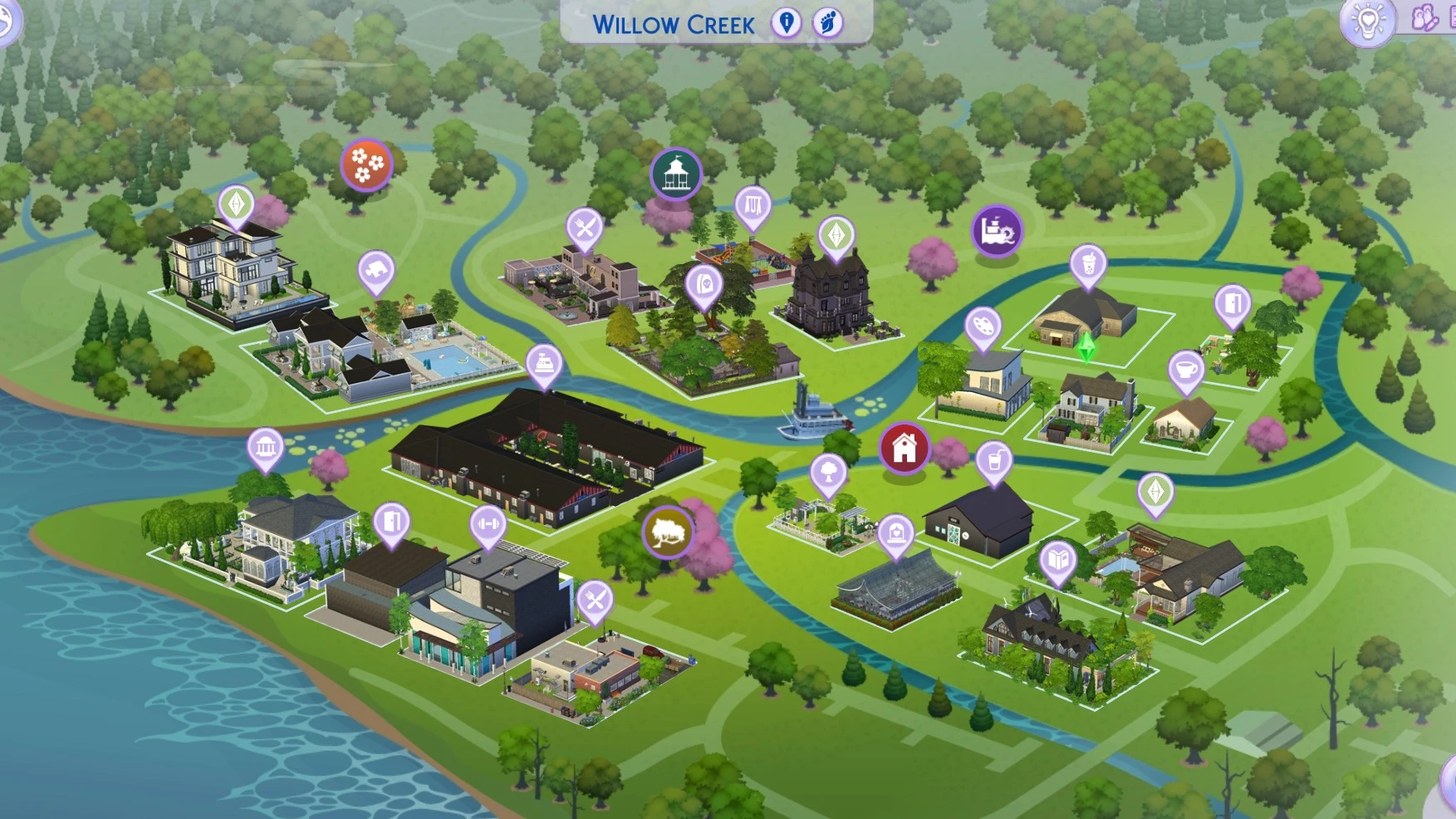Select the brown tree map marker

click(667, 531)
